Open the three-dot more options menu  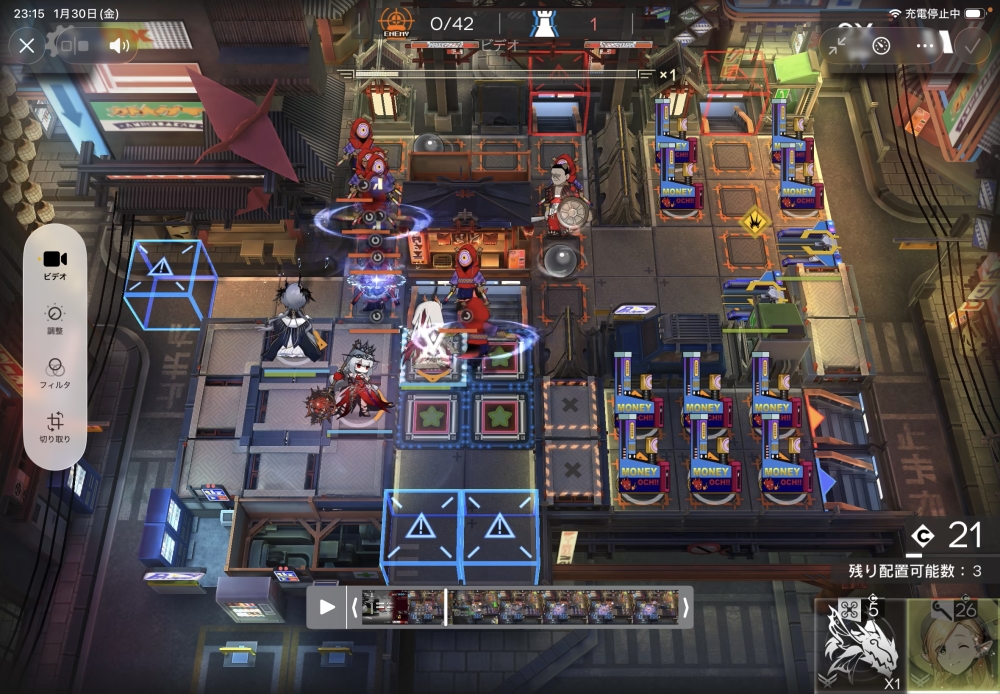[x=926, y=45]
